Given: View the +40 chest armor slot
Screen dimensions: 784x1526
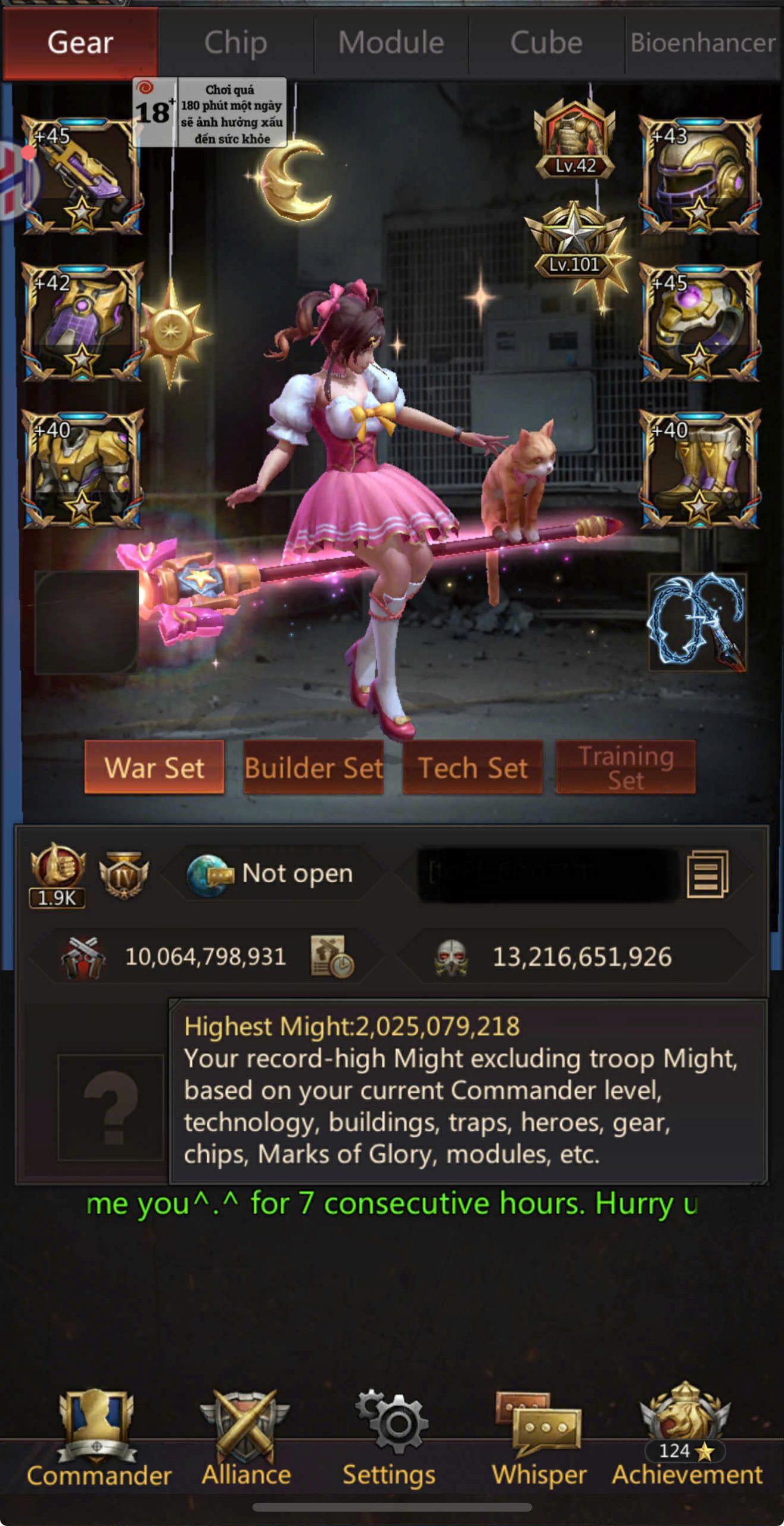Looking at the screenshot, I should [x=82, y=469].
